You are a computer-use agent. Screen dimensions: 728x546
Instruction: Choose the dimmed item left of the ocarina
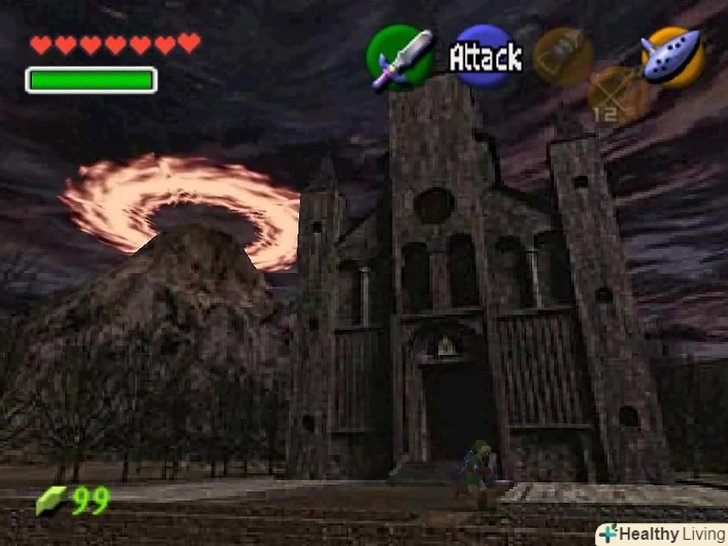(x=564, y=55)
